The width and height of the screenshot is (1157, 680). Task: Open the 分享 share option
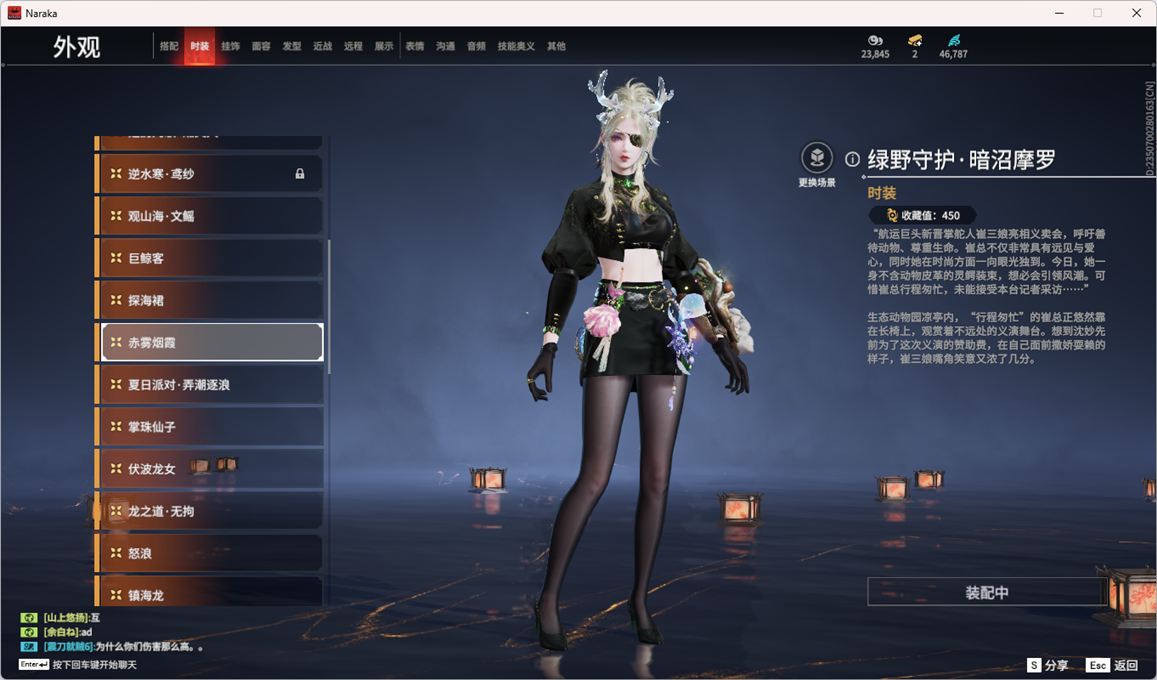[1048, 665]
